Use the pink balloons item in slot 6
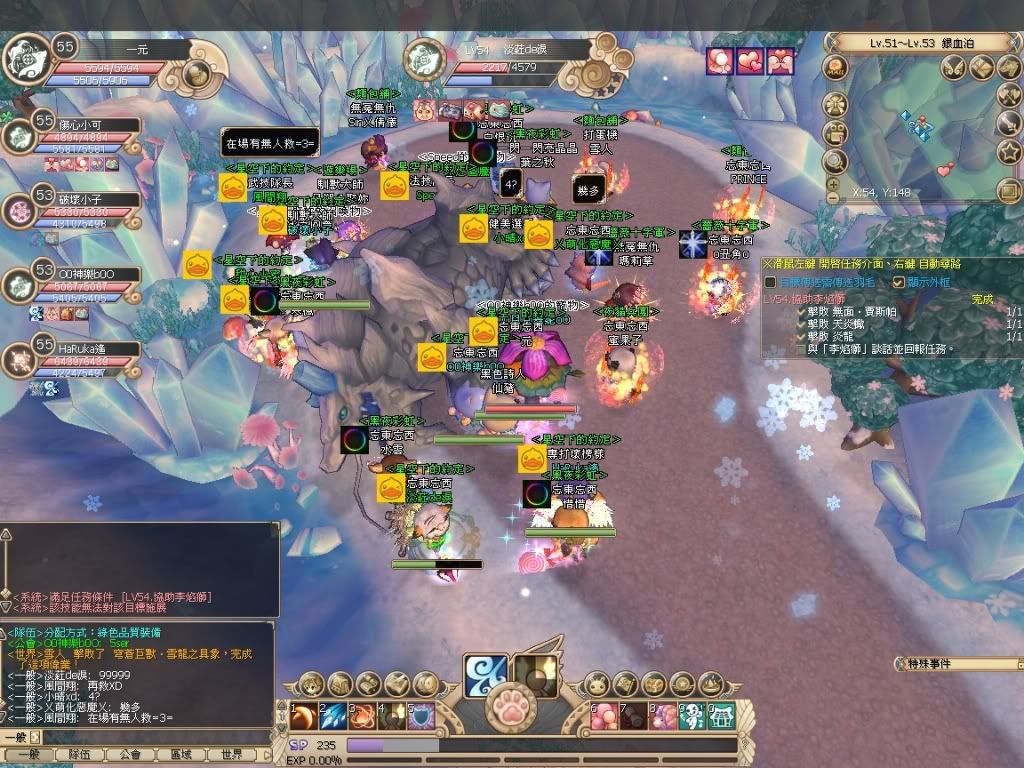Image resolution: width=1024 pixels, height=768 pixels. 605,716
